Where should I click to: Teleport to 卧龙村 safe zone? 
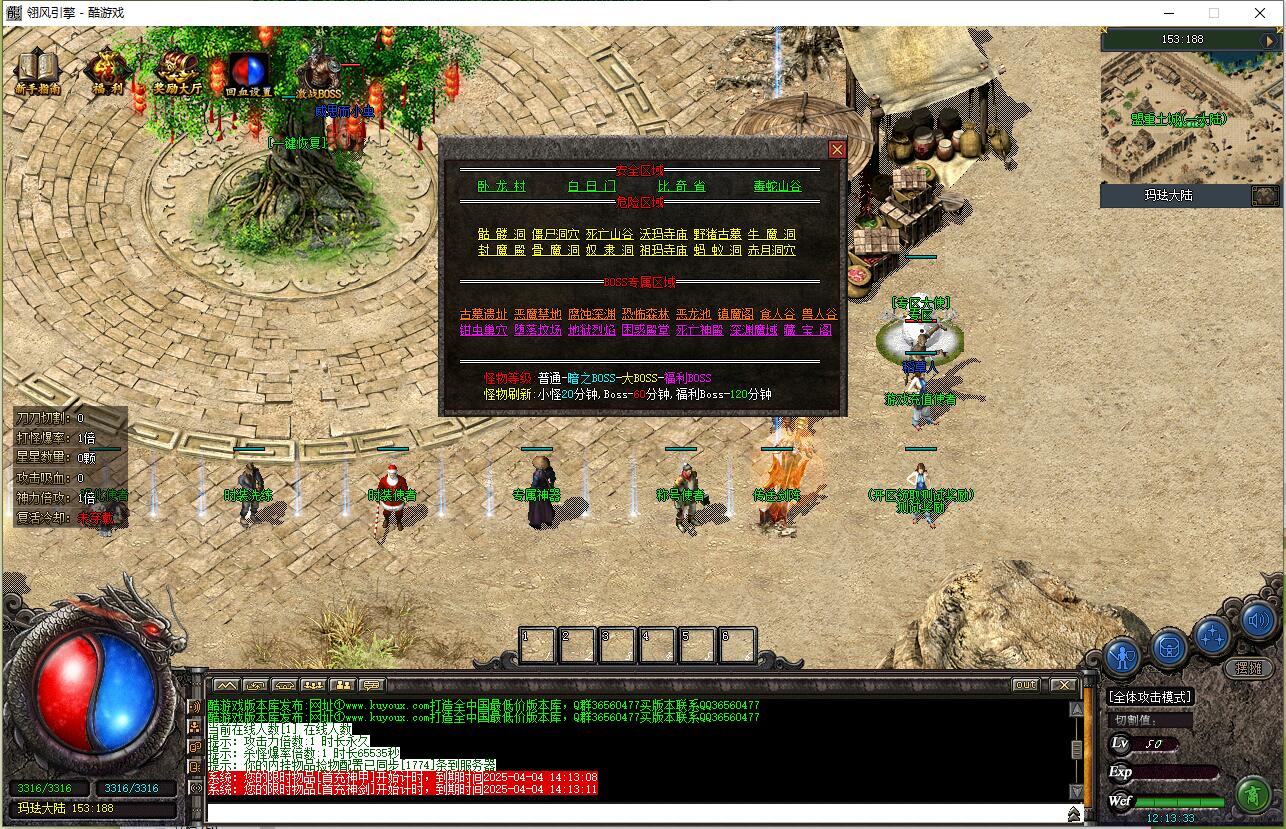pos(501,186)
